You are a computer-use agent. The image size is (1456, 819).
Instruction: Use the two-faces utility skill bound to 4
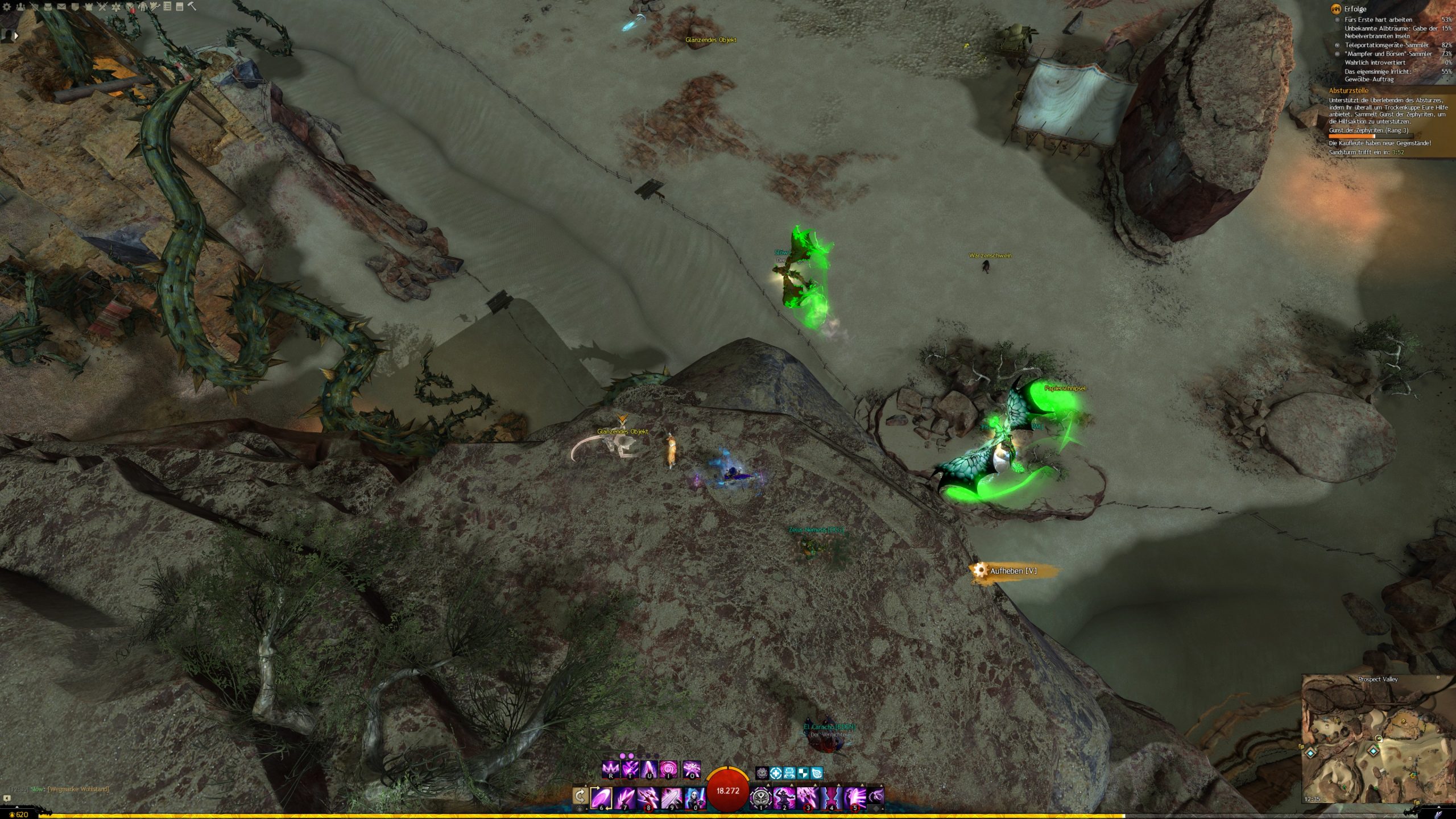[x=831, y=797]
